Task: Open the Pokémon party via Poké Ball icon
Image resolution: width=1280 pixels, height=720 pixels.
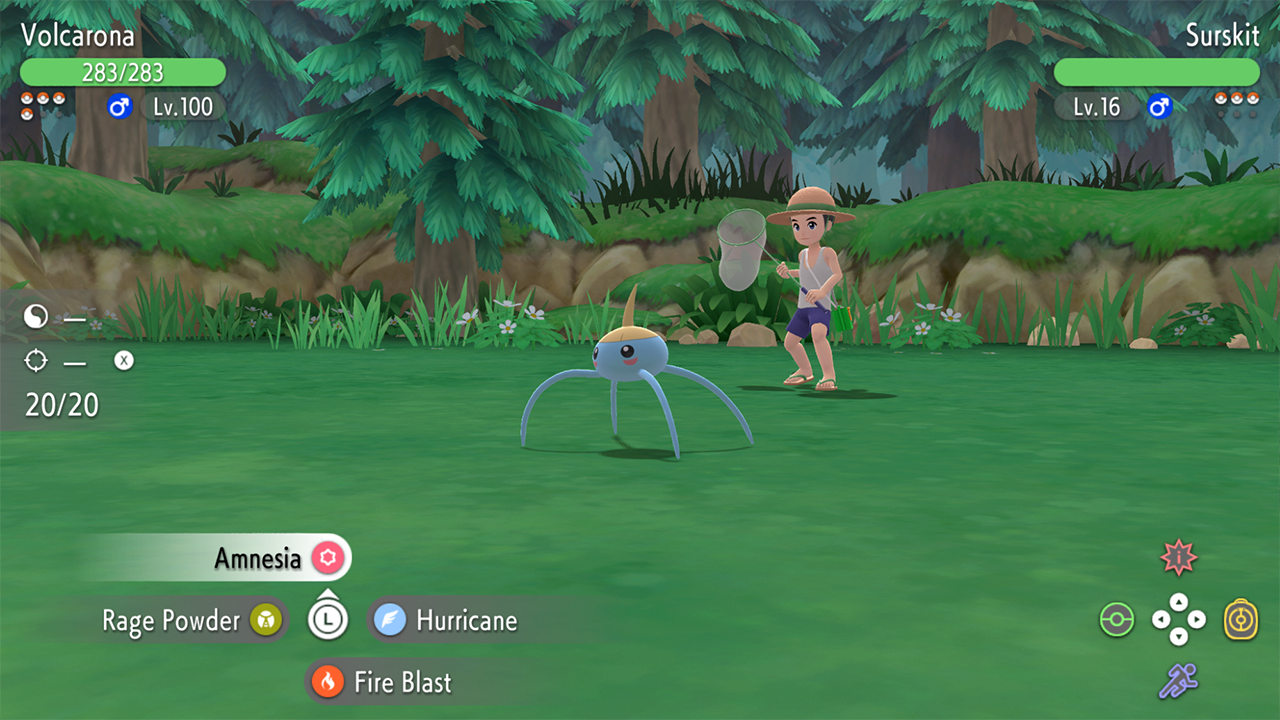Action: [x=1117, y=620]
